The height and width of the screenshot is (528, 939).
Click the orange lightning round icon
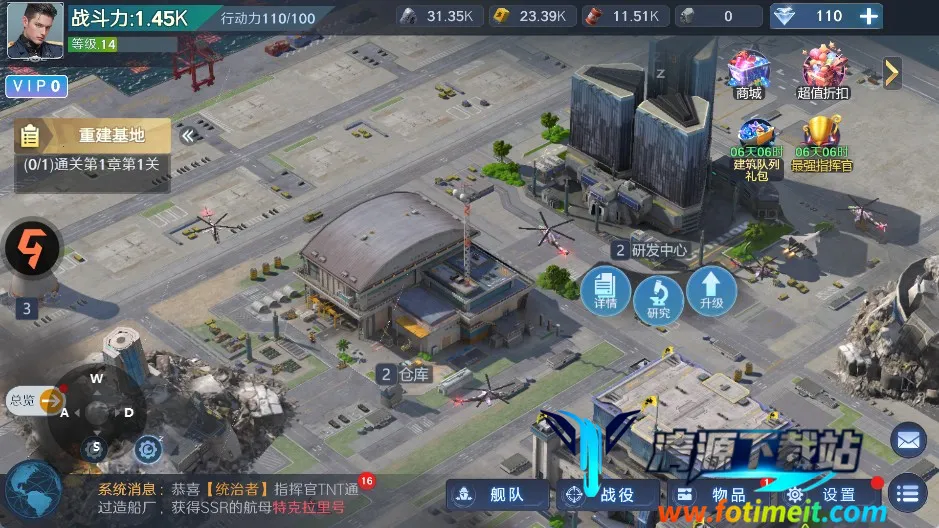(32, 250)
